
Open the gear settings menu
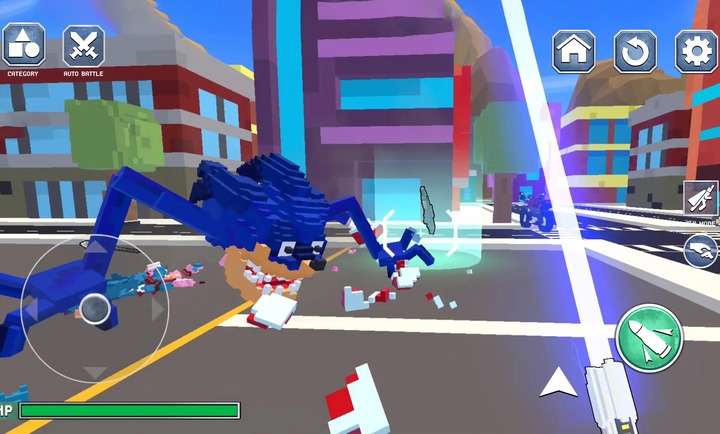[696, 51]
